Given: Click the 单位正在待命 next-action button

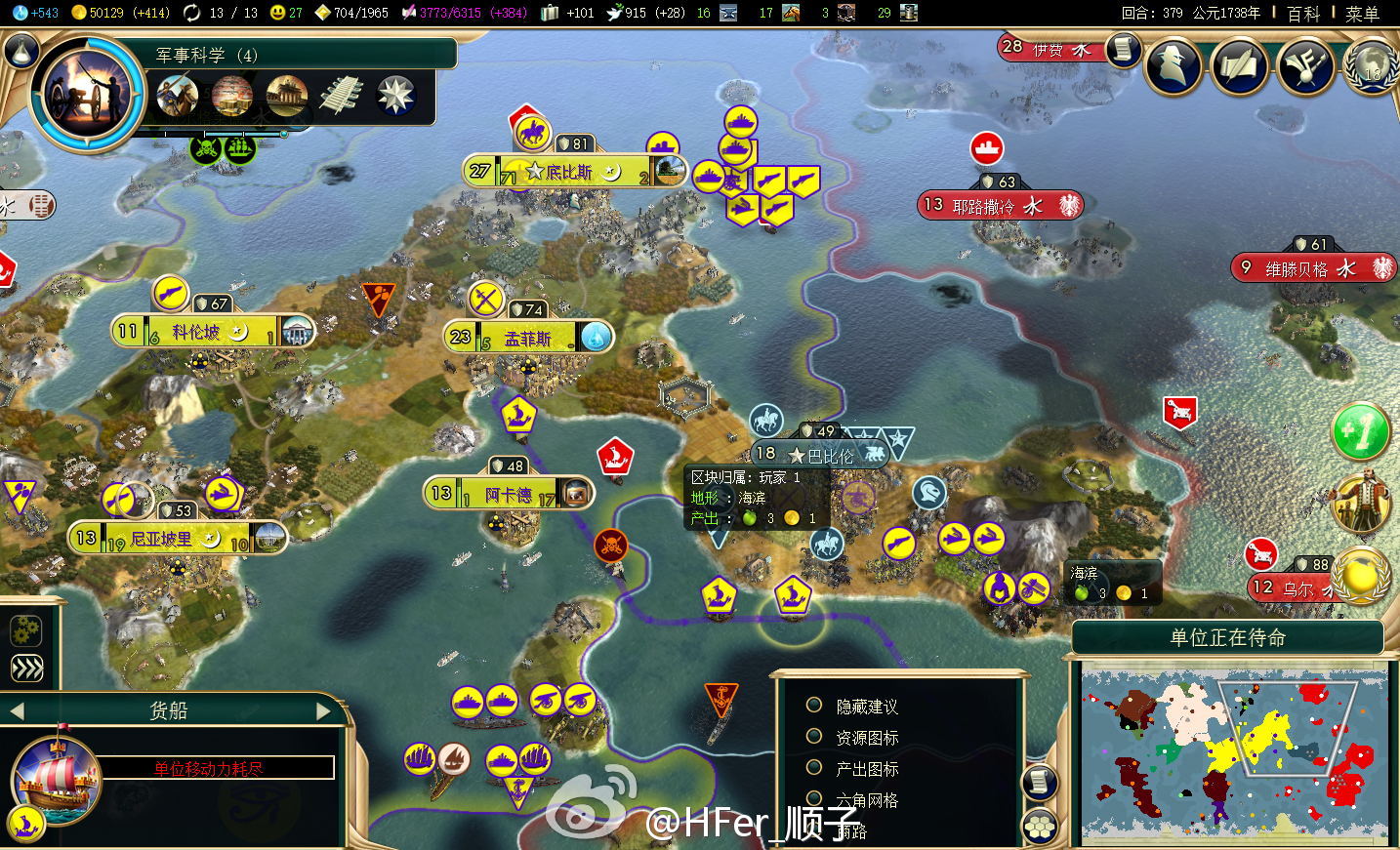Looking at the screenshot, I should [1227, 638].
